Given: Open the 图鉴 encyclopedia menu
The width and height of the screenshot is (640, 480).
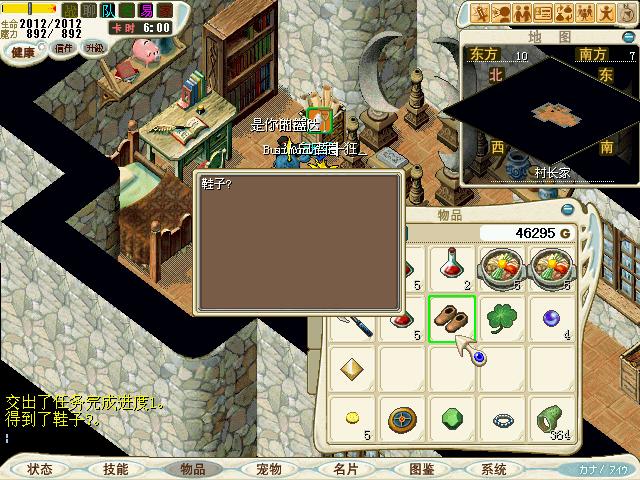Looking at the screenshot, I should click(x=422, y=468).
